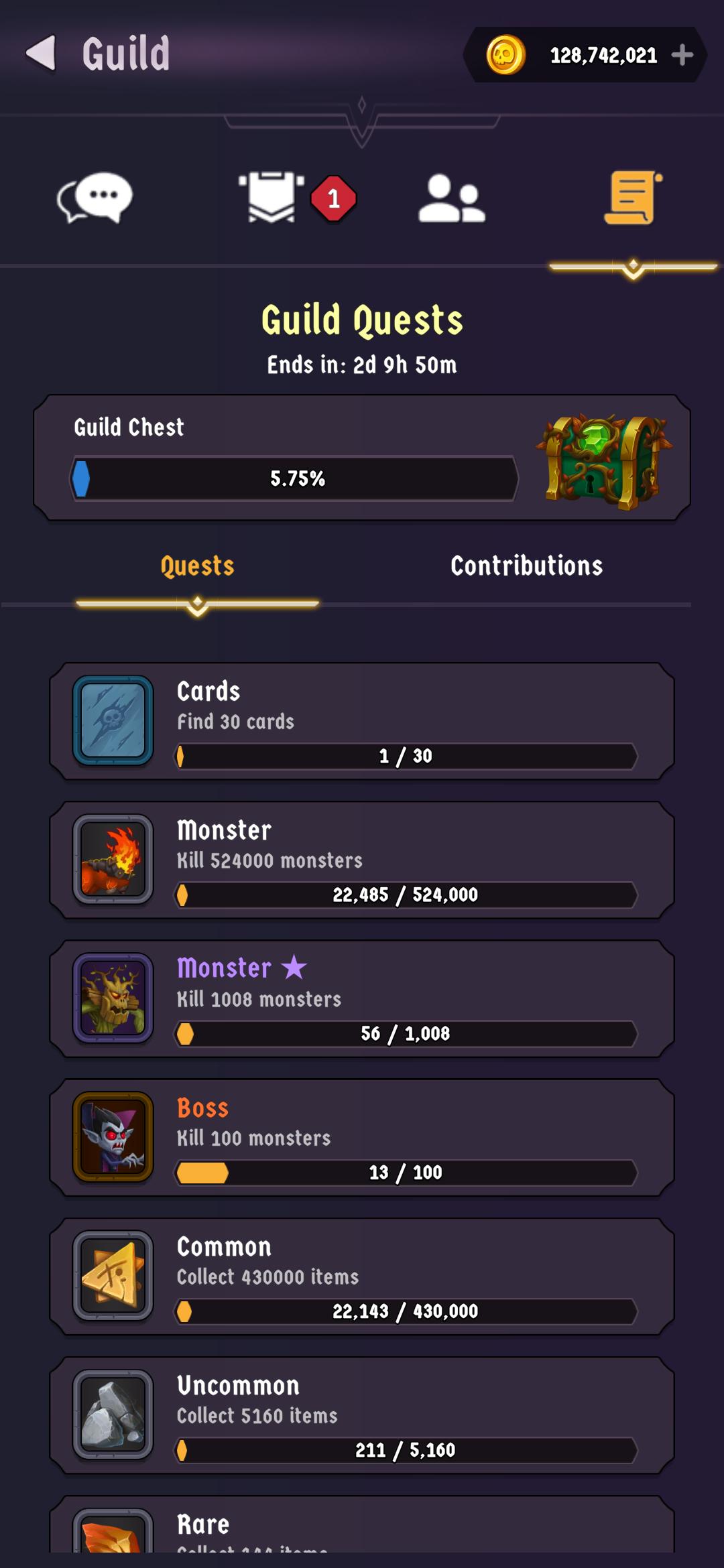The height and width of the screenshot is (1568, 724).
Task: Select the Uncommon items quest row
Action: (362, 1415)
